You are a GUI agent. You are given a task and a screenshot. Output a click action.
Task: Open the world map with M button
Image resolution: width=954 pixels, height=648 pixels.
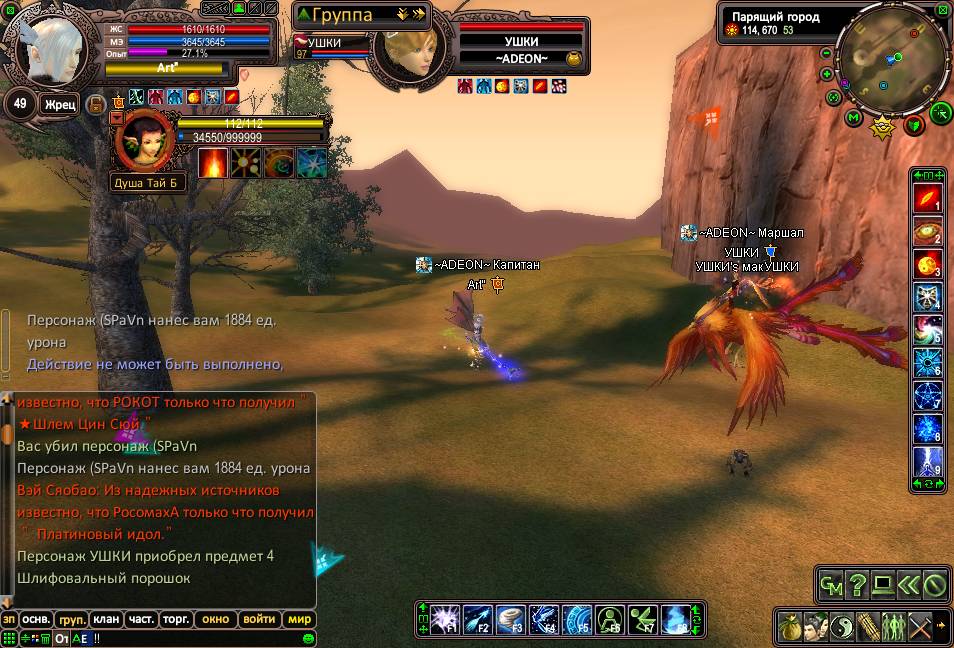tap(853, 118)
